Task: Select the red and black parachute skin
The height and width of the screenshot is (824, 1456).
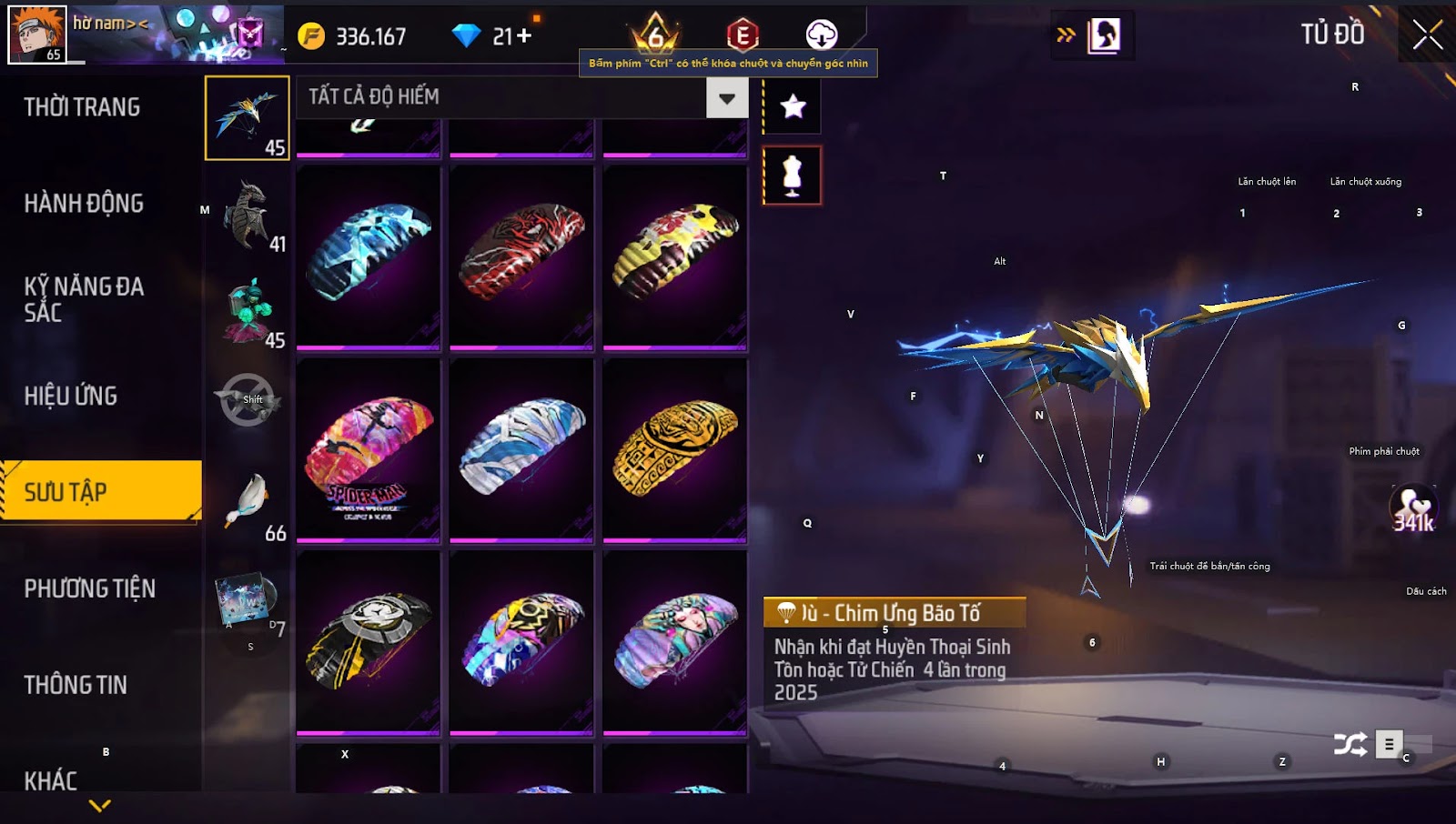Action: tap(521, 256)
